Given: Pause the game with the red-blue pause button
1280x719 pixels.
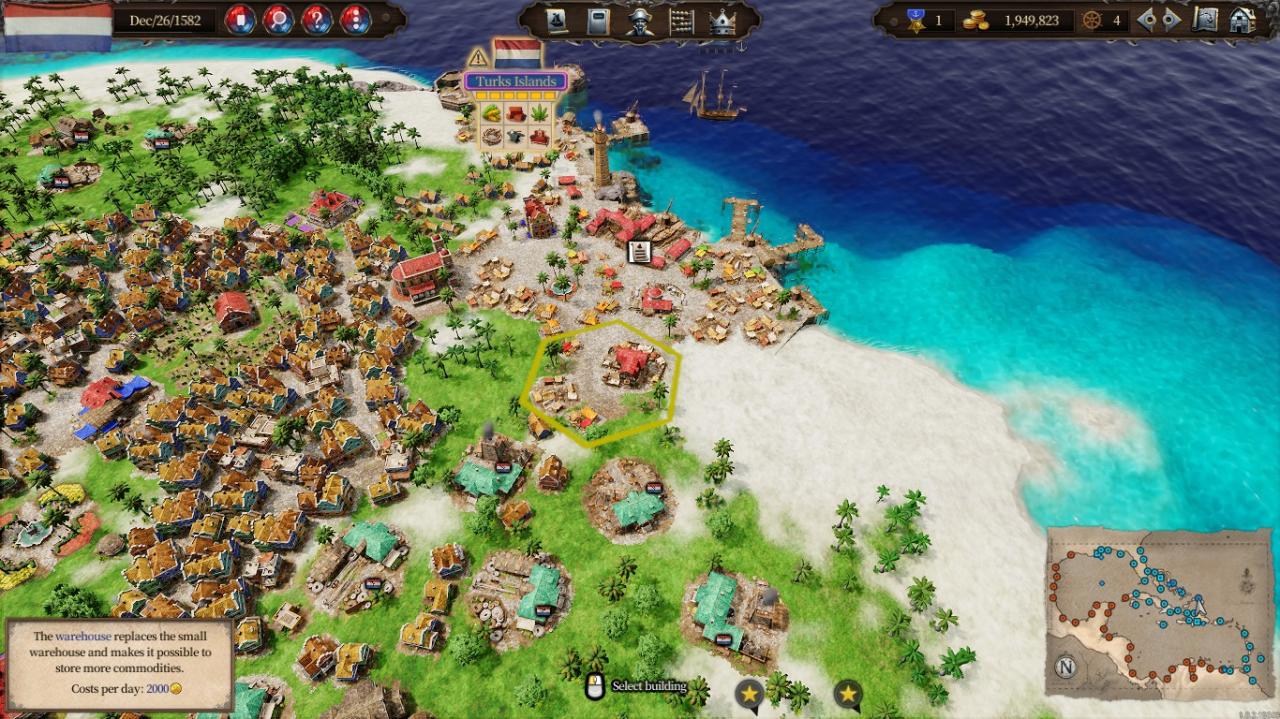Looking at the screenshot, I should click(239, 20).
